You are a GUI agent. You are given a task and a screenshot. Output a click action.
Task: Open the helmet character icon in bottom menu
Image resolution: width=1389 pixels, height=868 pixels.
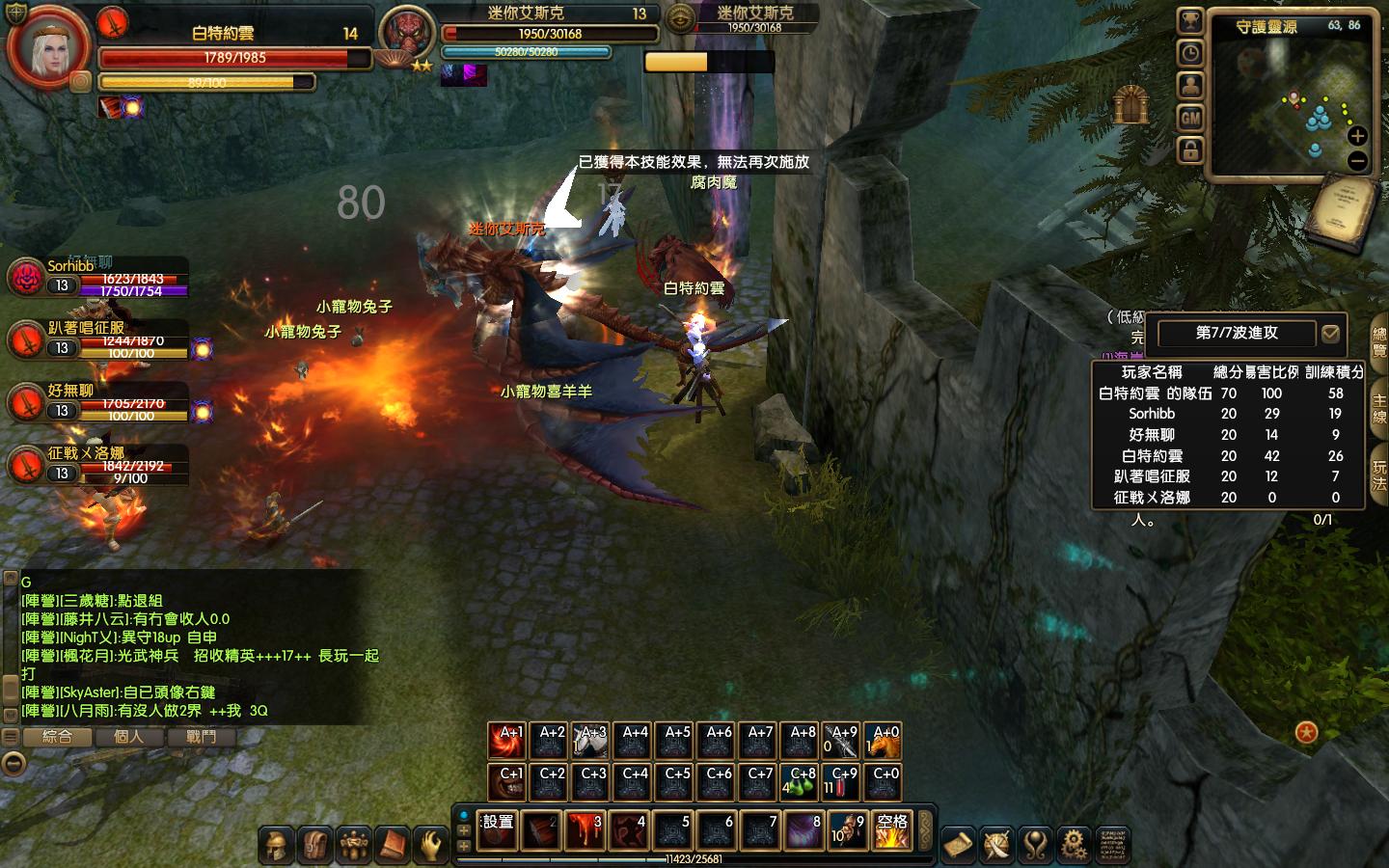[276, 846]
